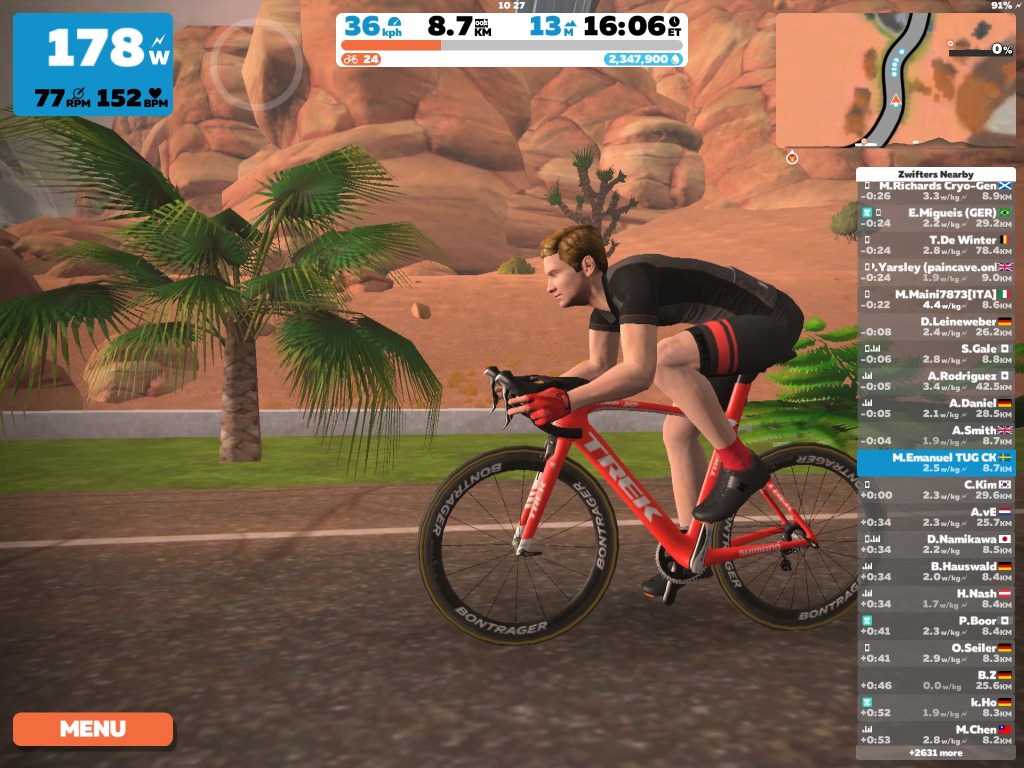Click the empty power-up ring
Image resolution: width=1024 pixels, height=768 pixels.
pyautogui.click(x=256, y=62)
